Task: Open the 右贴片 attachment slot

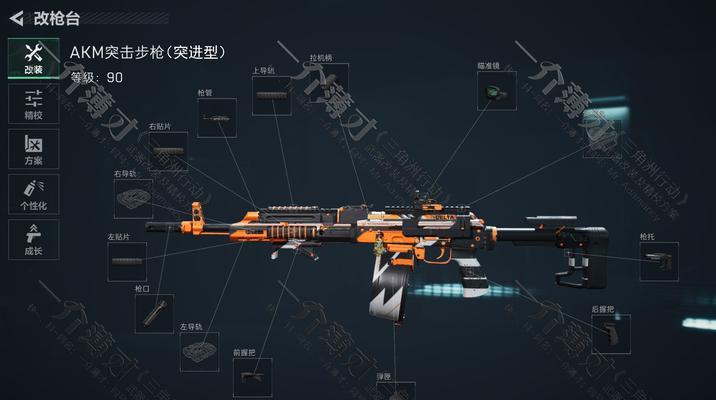Action: coord(167,151)
